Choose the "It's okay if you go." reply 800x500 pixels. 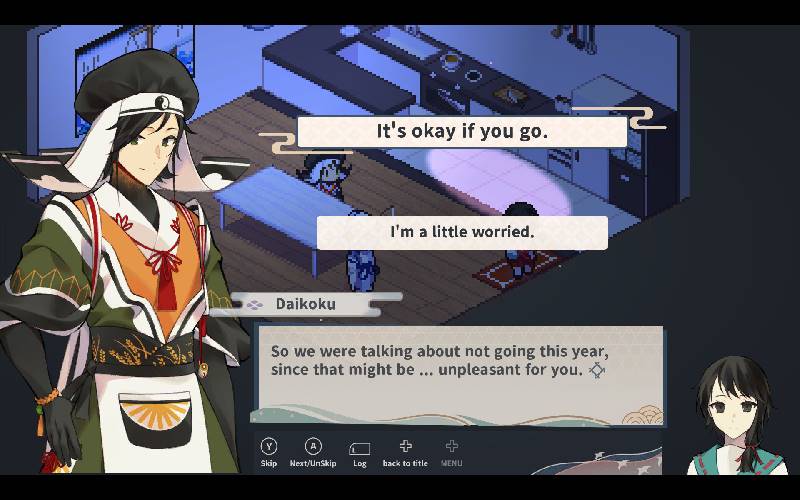point(462,132)
